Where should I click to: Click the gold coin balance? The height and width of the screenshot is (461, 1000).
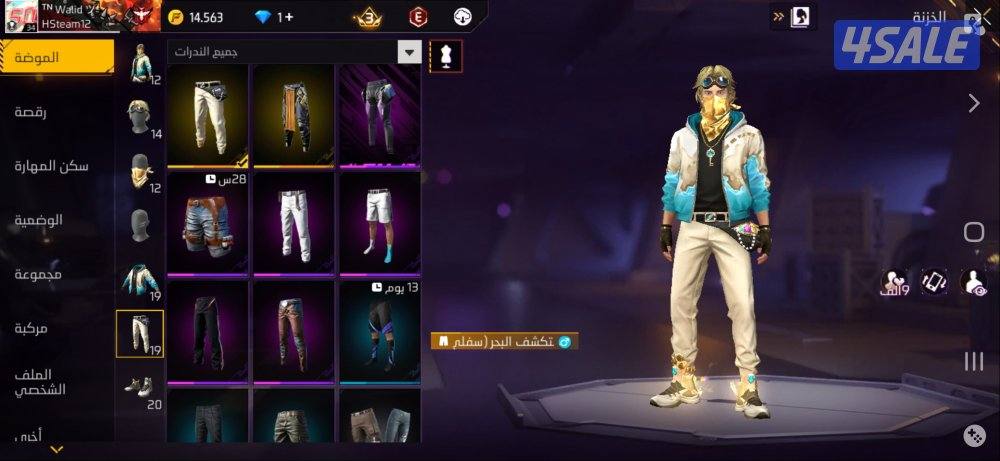[196, 17]
